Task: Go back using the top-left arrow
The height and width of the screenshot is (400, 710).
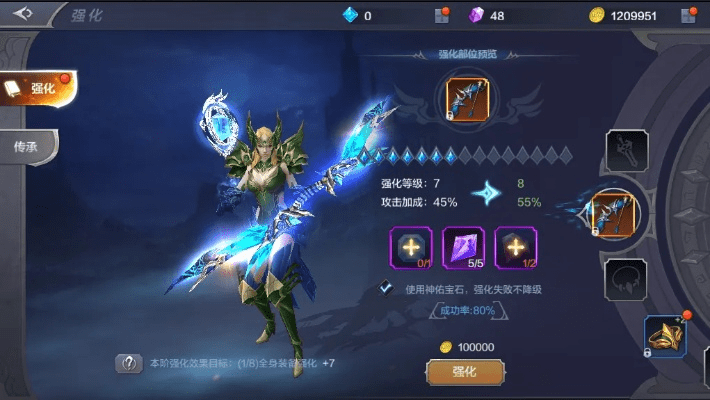Action: [22, 14]
